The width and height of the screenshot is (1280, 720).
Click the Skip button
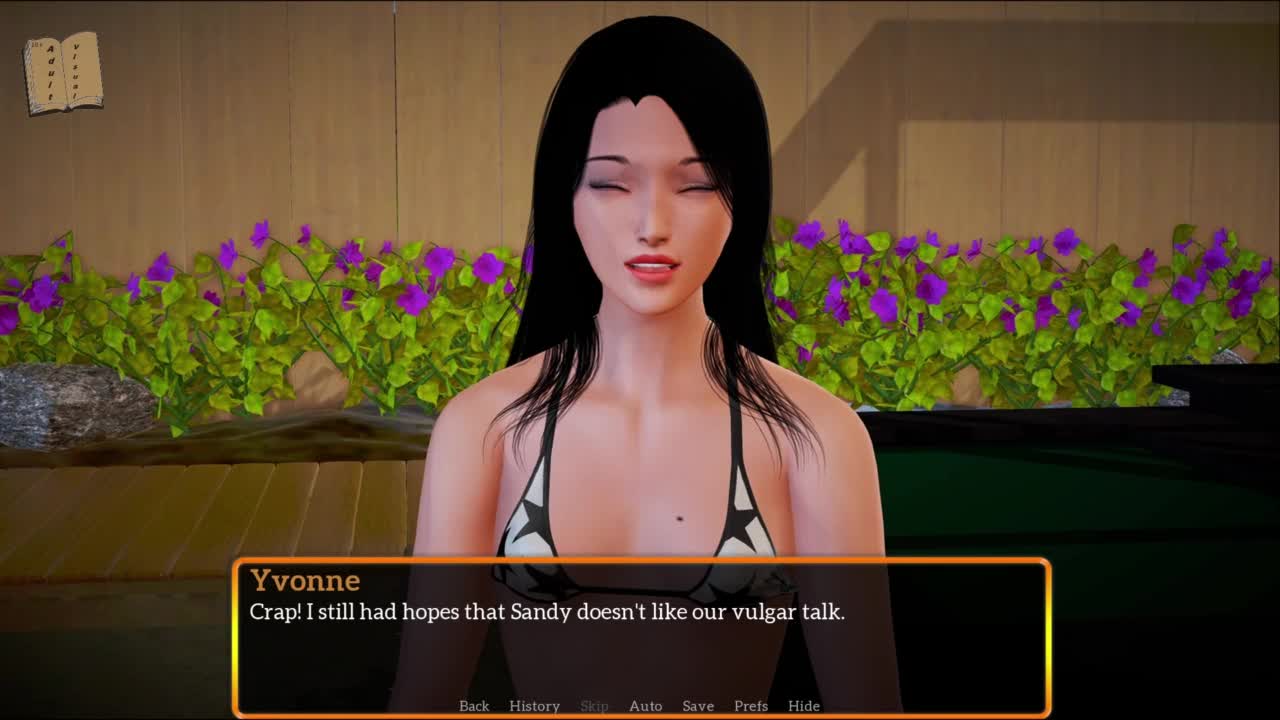coord(594,706)
